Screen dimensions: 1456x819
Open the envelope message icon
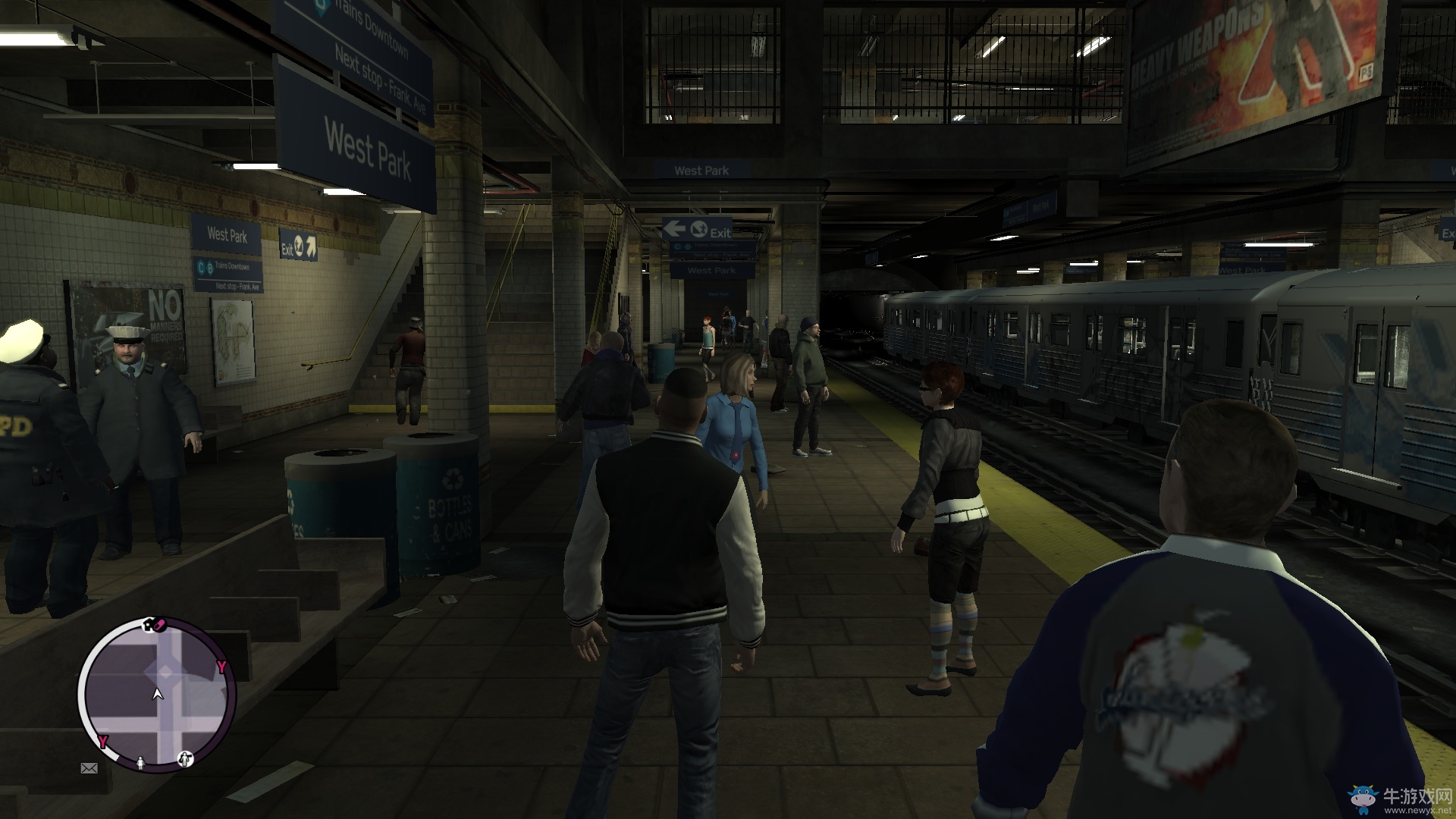(89, 768)
